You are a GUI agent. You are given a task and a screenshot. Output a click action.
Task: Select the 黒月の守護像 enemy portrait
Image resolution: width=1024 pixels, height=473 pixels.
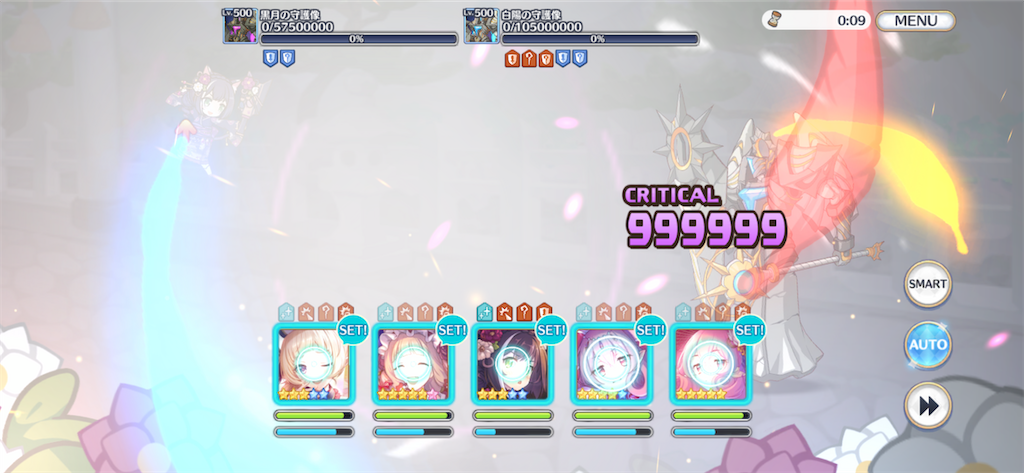click(240, 27)
